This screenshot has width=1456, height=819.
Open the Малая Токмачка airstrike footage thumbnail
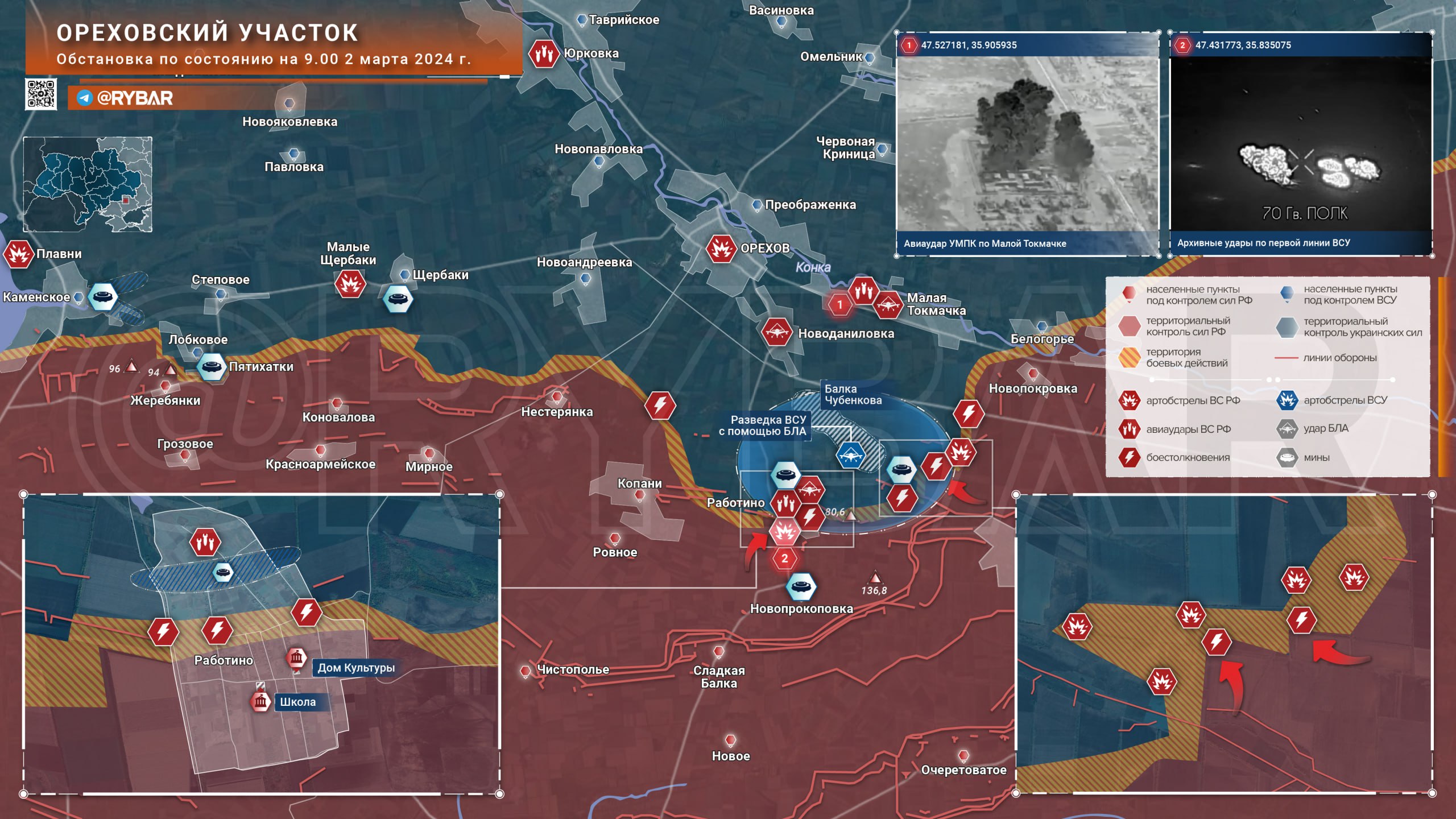(1027, 144)
